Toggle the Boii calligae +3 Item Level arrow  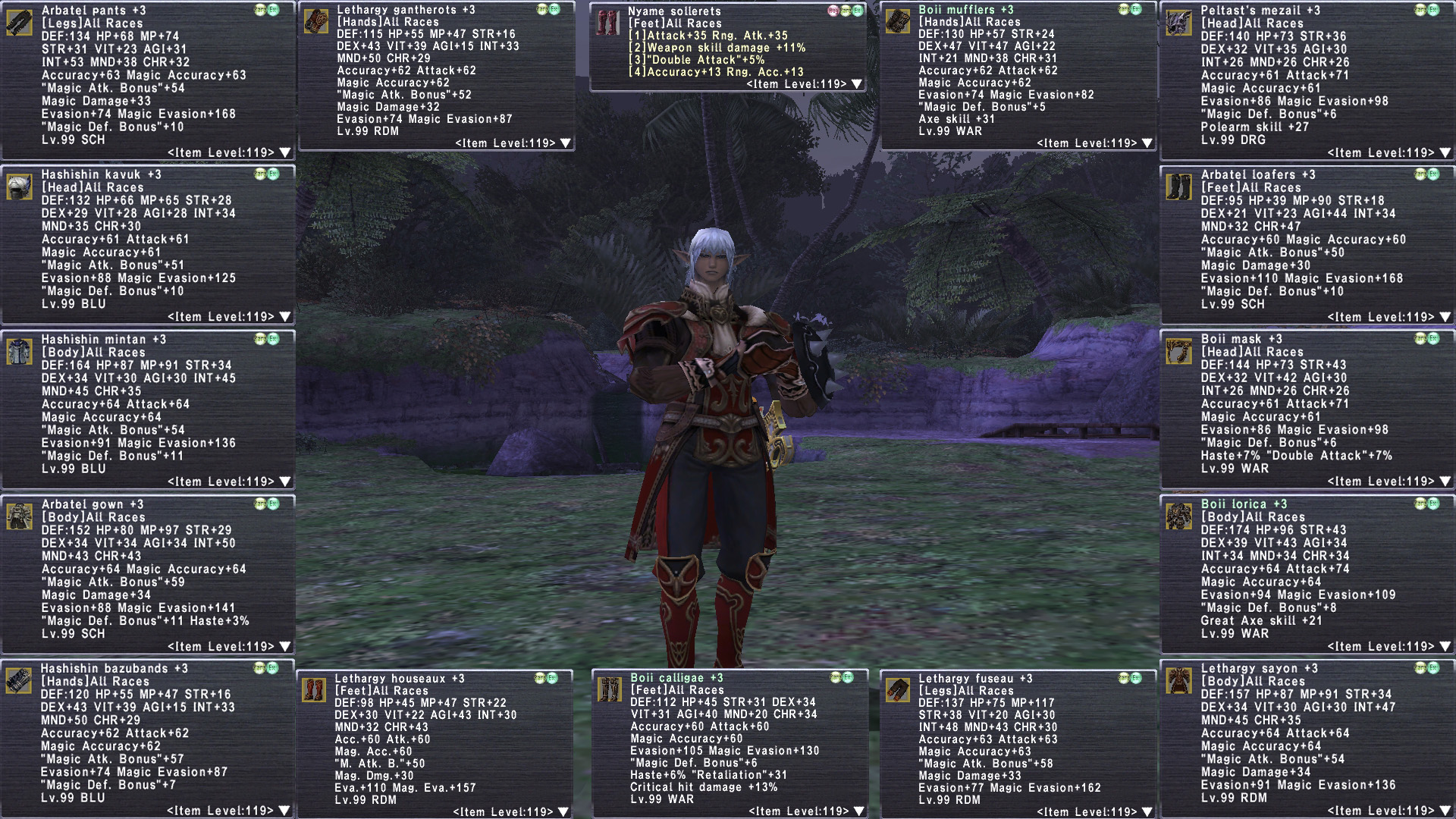[x=858, y=811]
